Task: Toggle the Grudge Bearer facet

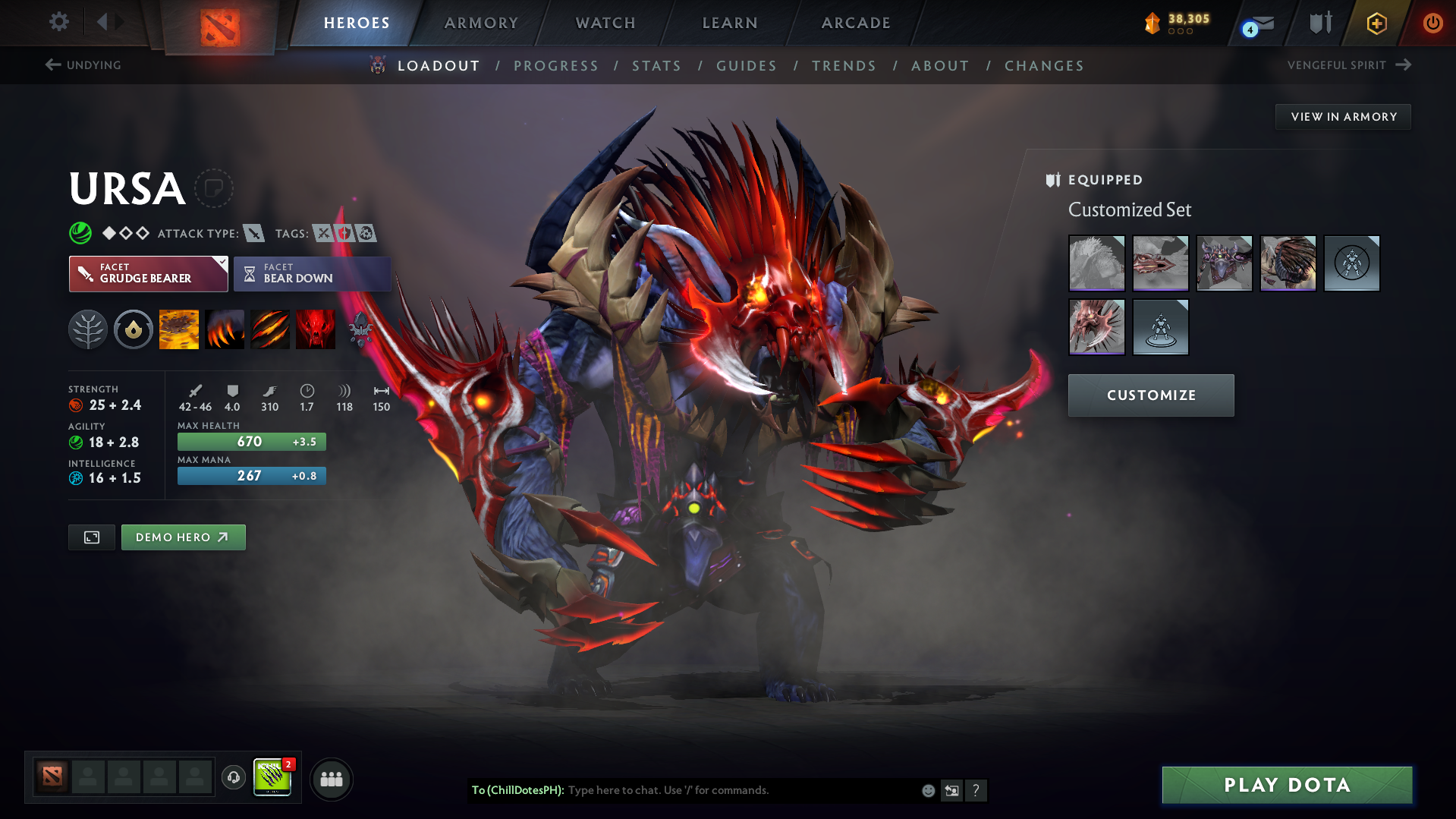Action: tap(148, 273)
